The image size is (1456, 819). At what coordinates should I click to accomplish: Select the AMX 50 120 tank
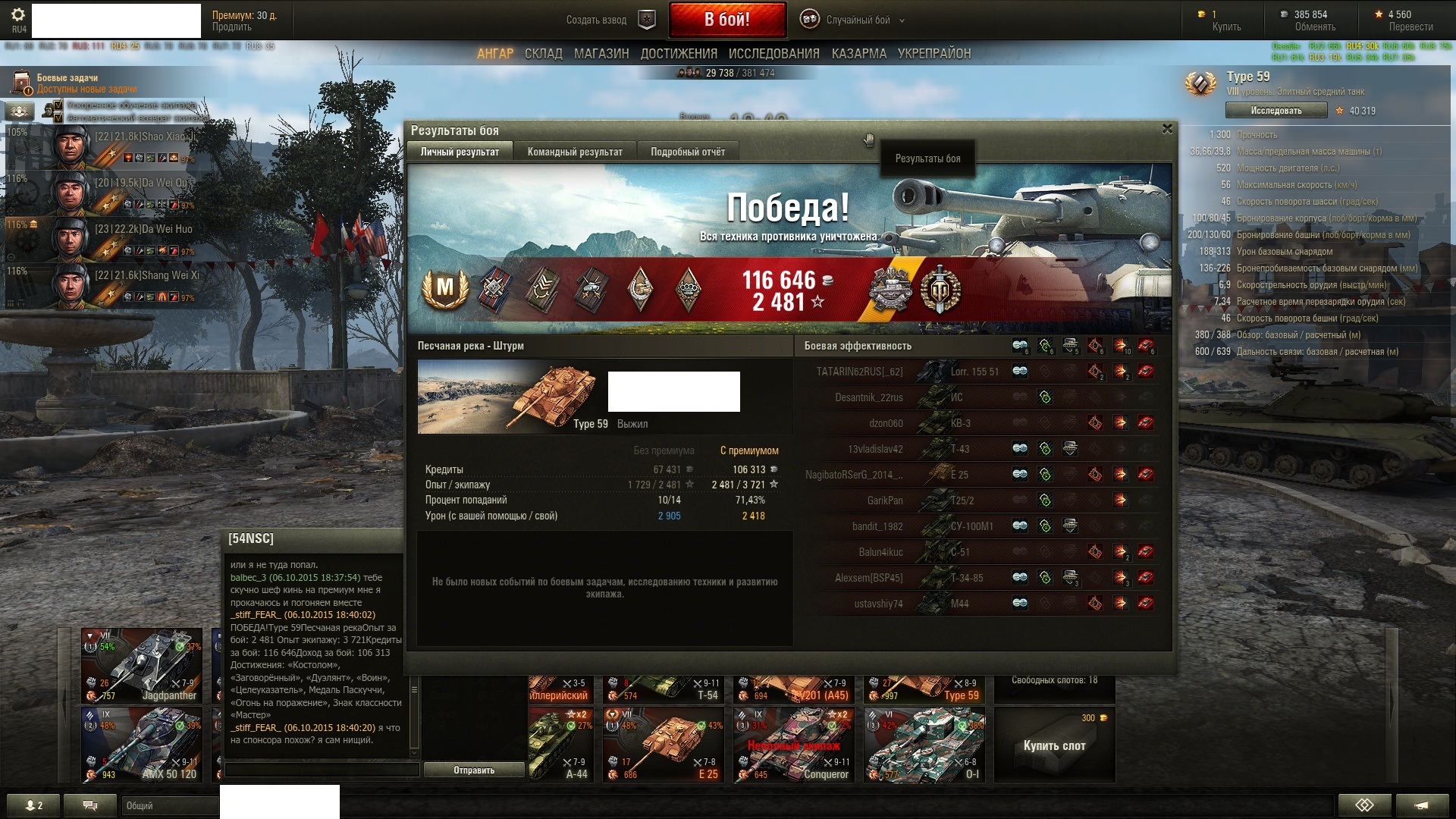pyautogui.click(x=142, y=745)
